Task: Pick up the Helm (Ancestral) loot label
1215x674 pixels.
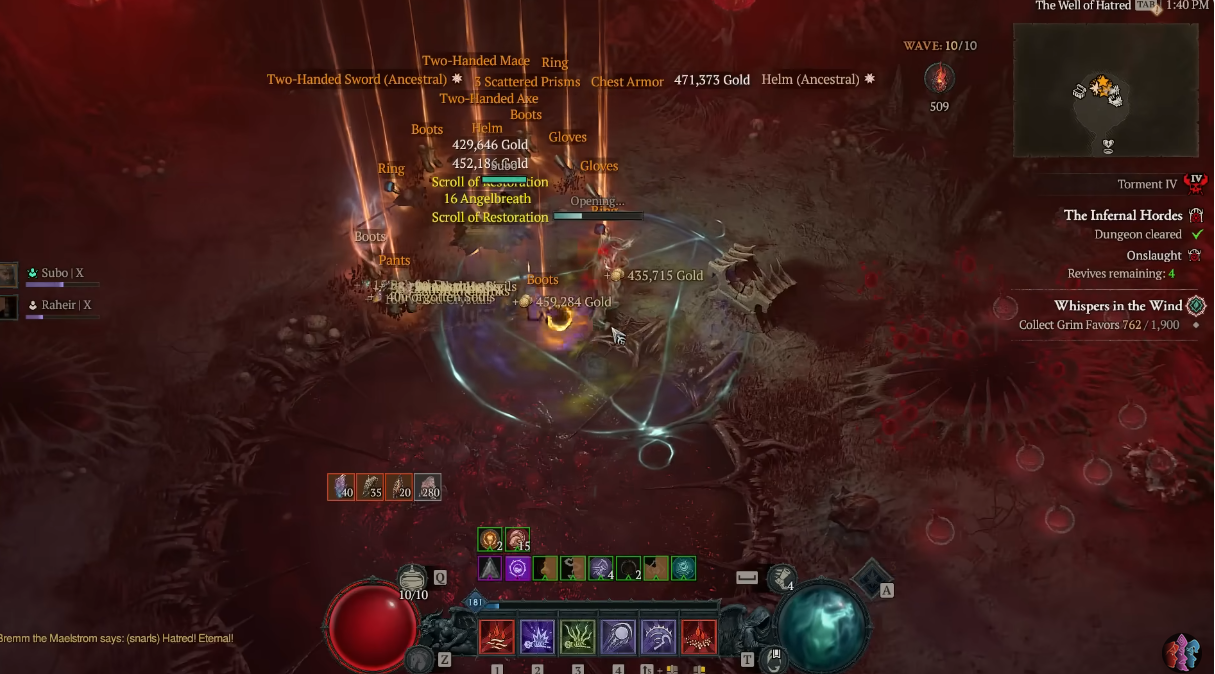Action: point(810,80)
